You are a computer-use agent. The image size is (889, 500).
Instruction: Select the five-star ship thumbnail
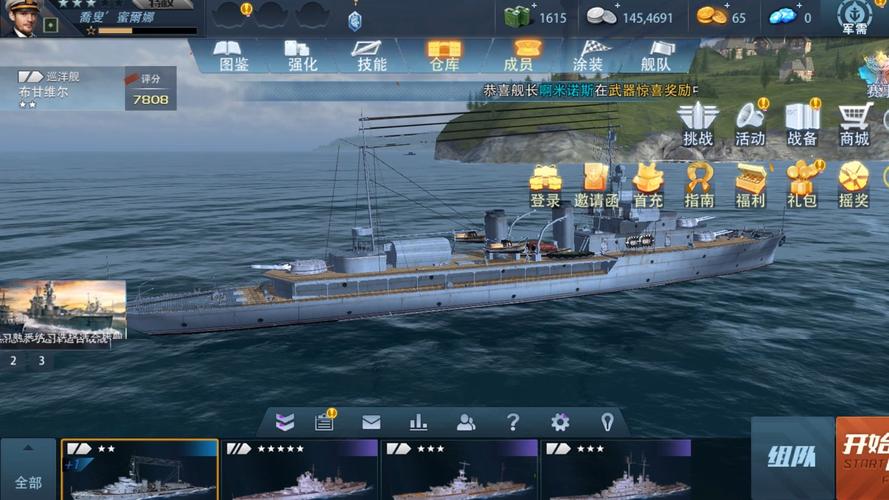click(300, 470)
